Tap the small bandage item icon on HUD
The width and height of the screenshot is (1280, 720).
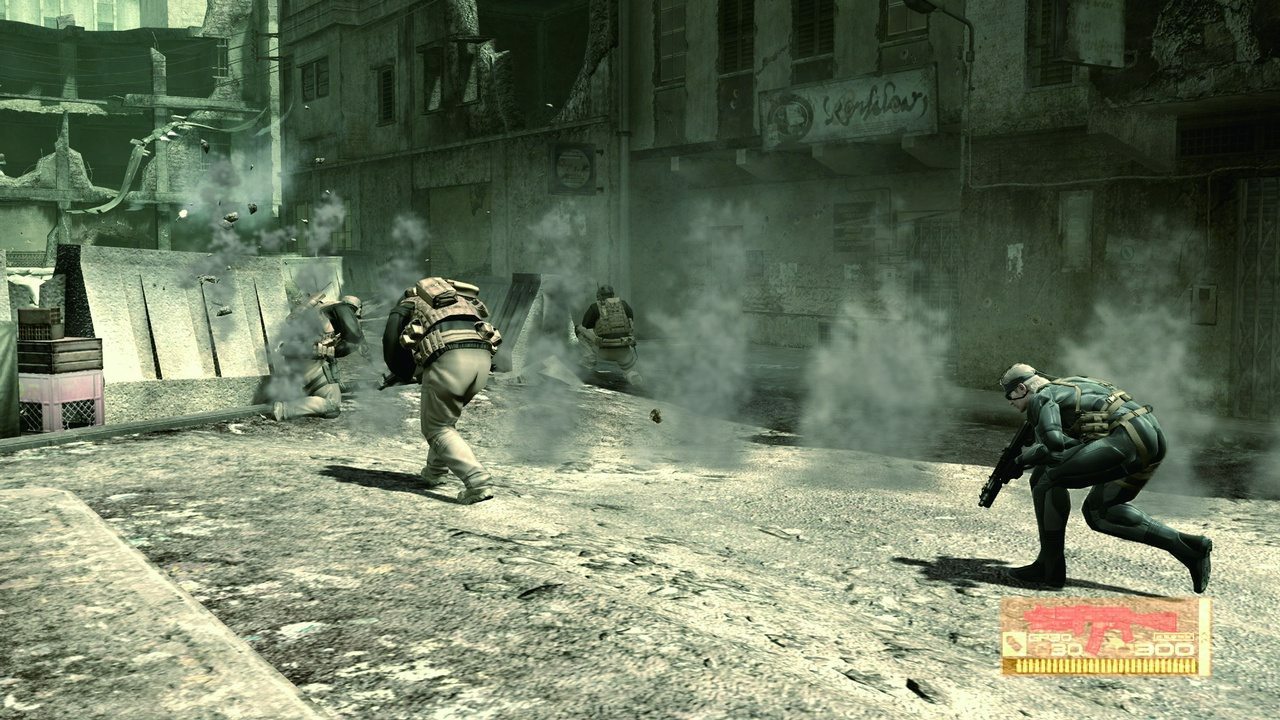coord(1014,645)
